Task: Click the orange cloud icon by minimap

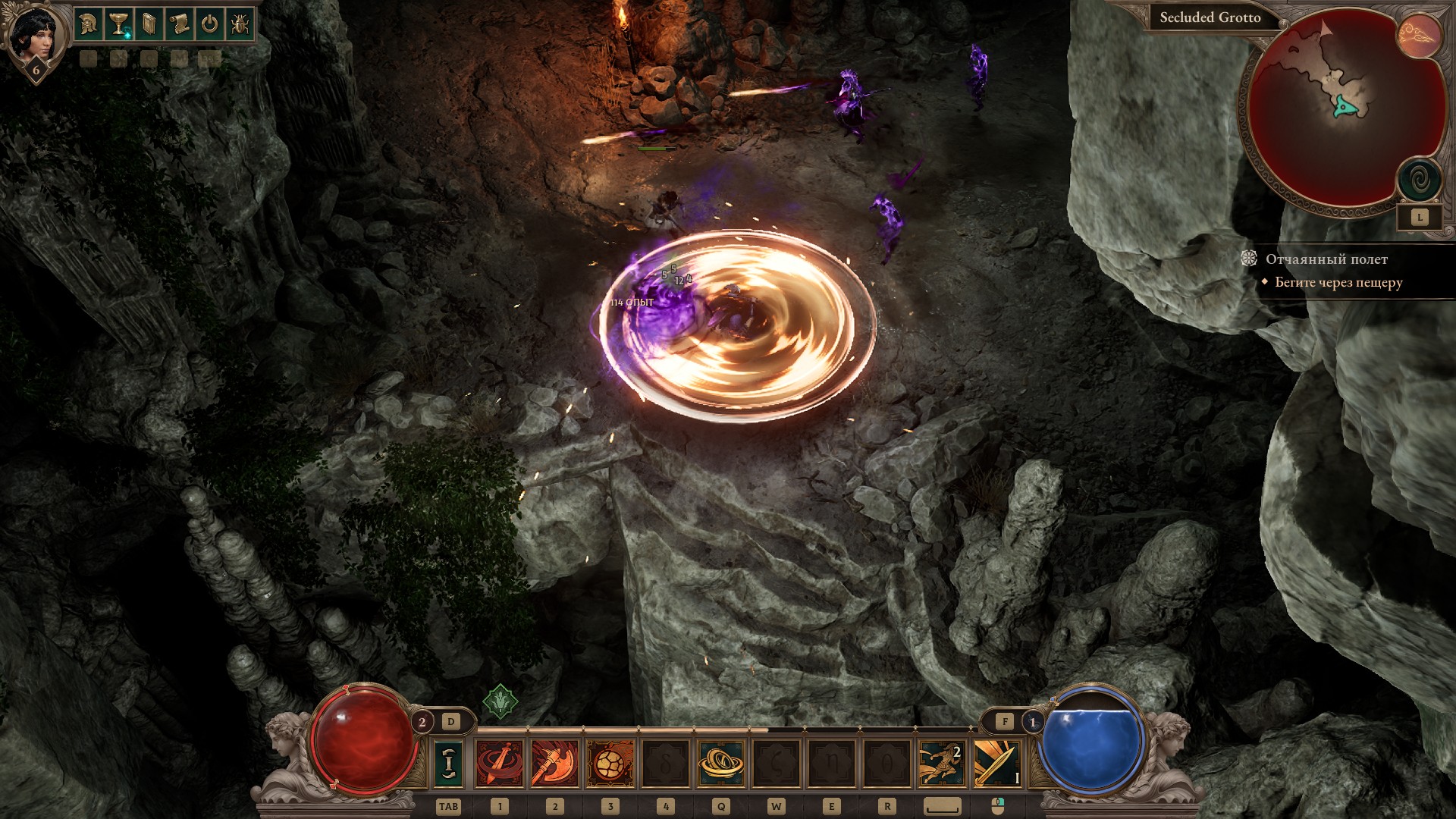Action: 1419,36
